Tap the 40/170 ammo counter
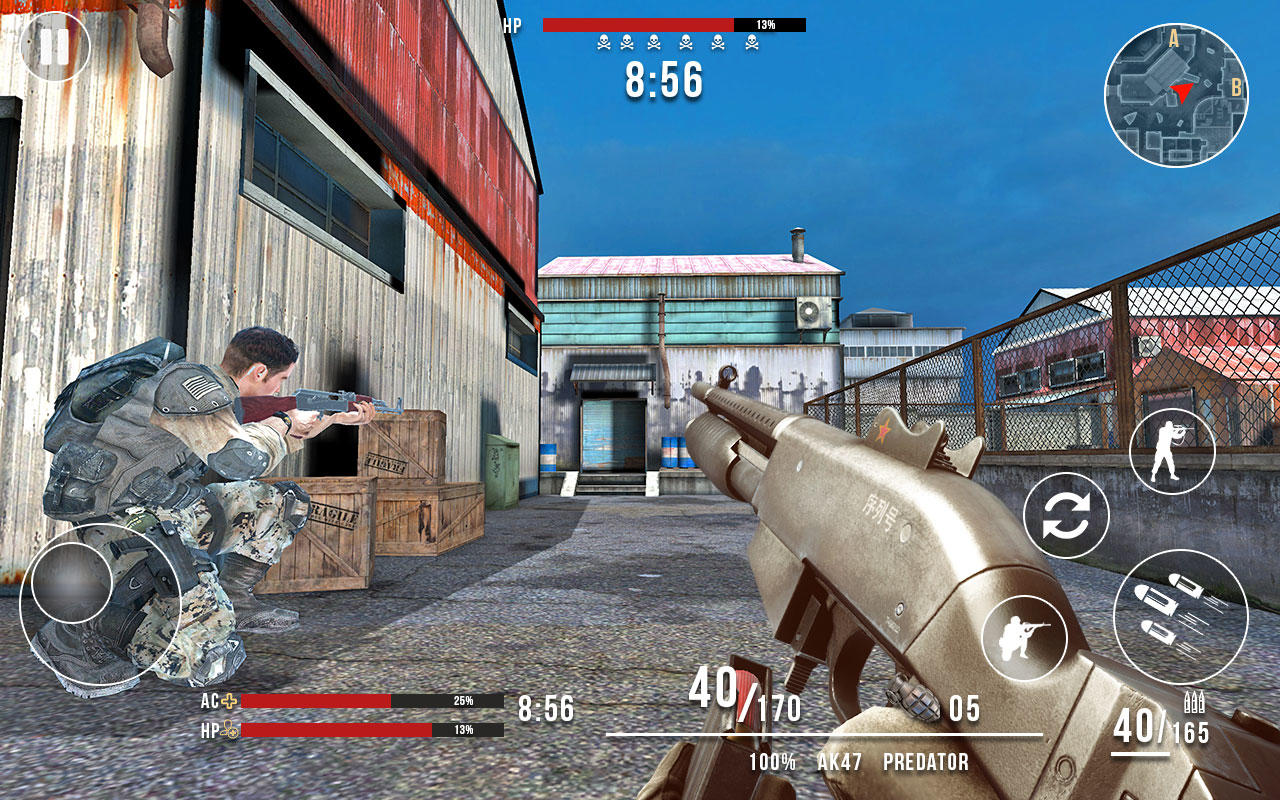Image resolution: width=1280 pixels, height=800 pixels. coord(744,695)
